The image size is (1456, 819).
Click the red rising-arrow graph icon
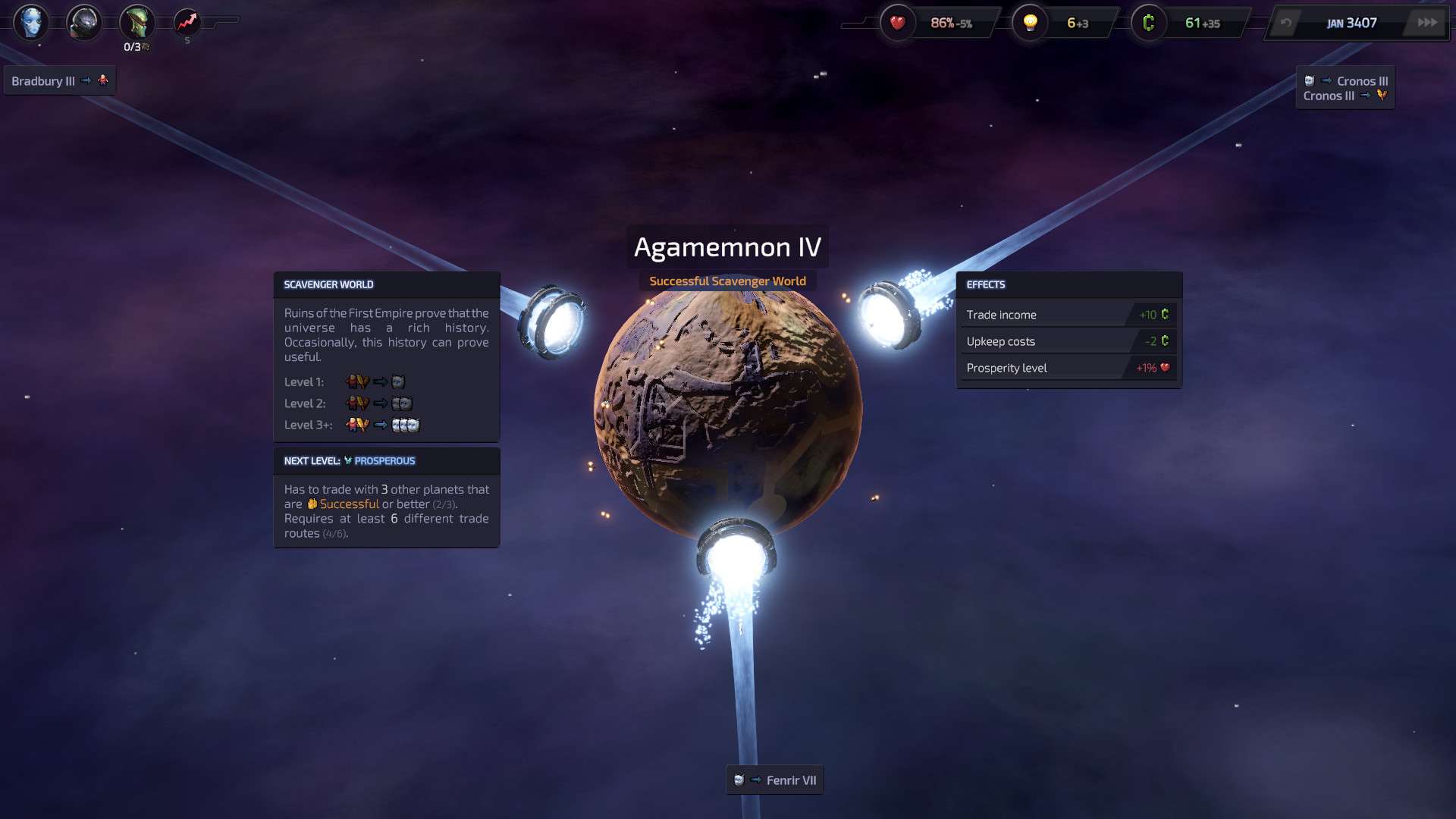[x=187, y=22]
